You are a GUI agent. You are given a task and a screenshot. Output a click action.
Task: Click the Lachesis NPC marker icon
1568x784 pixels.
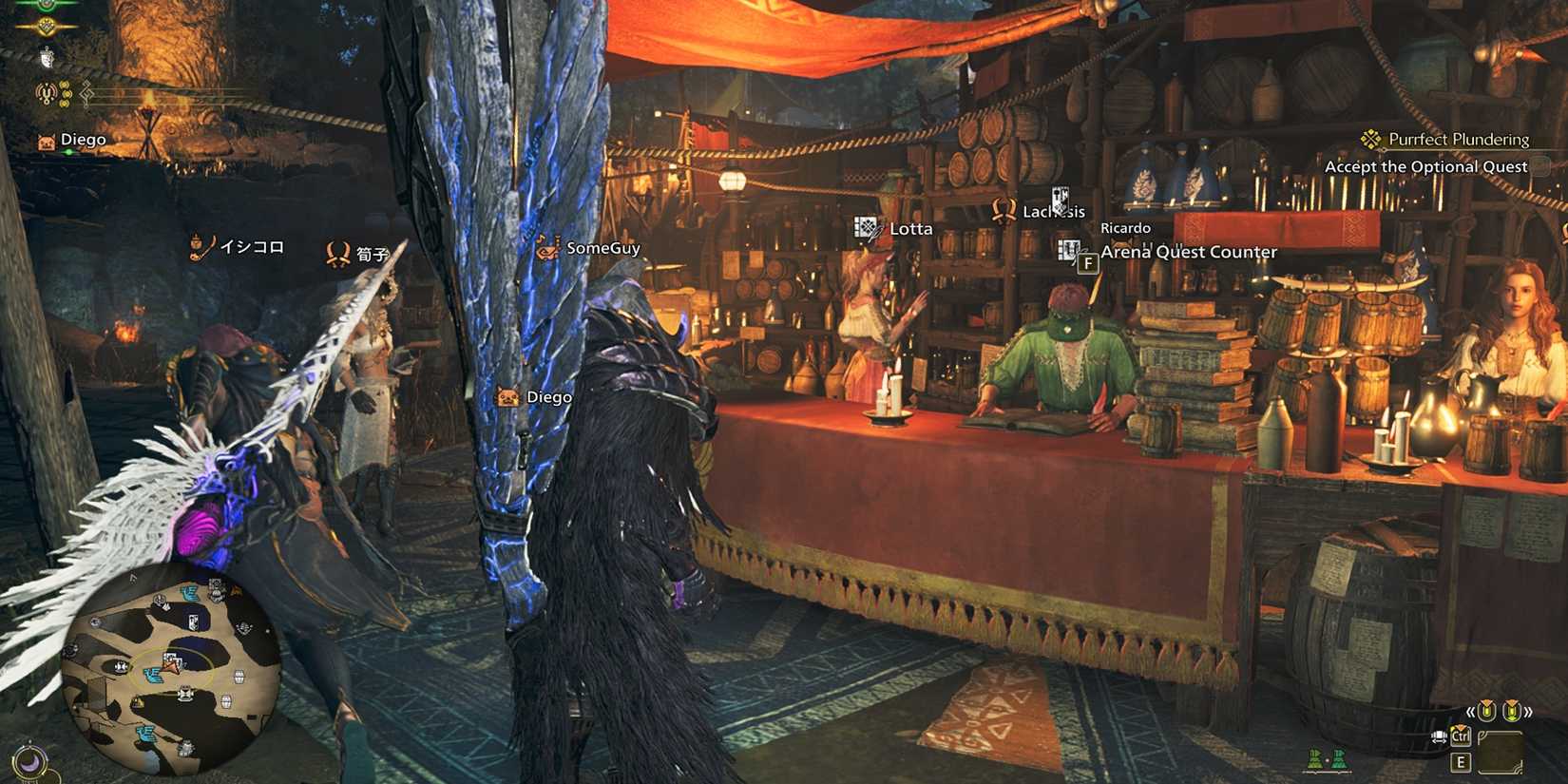pyautogui.click(x=1003, y=210)
